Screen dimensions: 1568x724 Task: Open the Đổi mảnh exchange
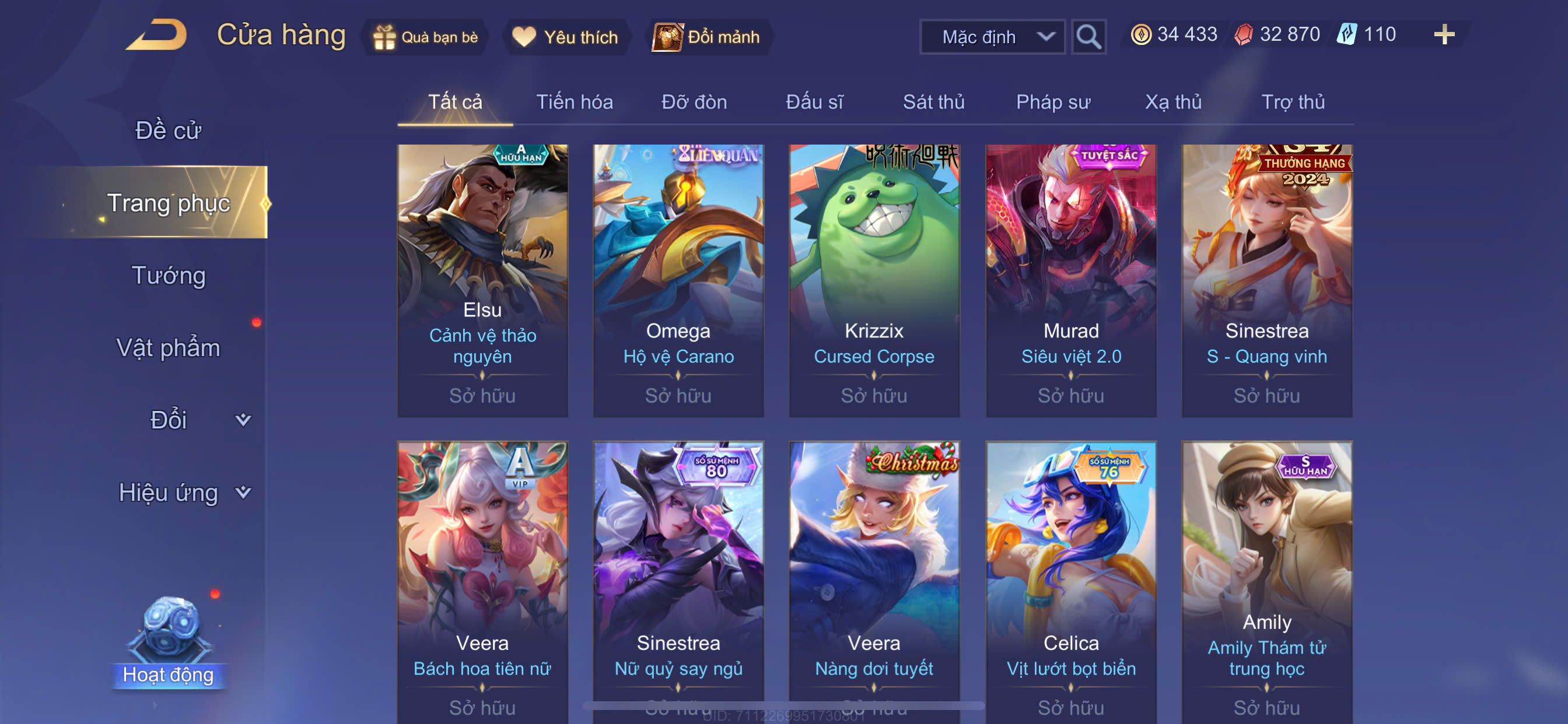[x=708, y=37]
